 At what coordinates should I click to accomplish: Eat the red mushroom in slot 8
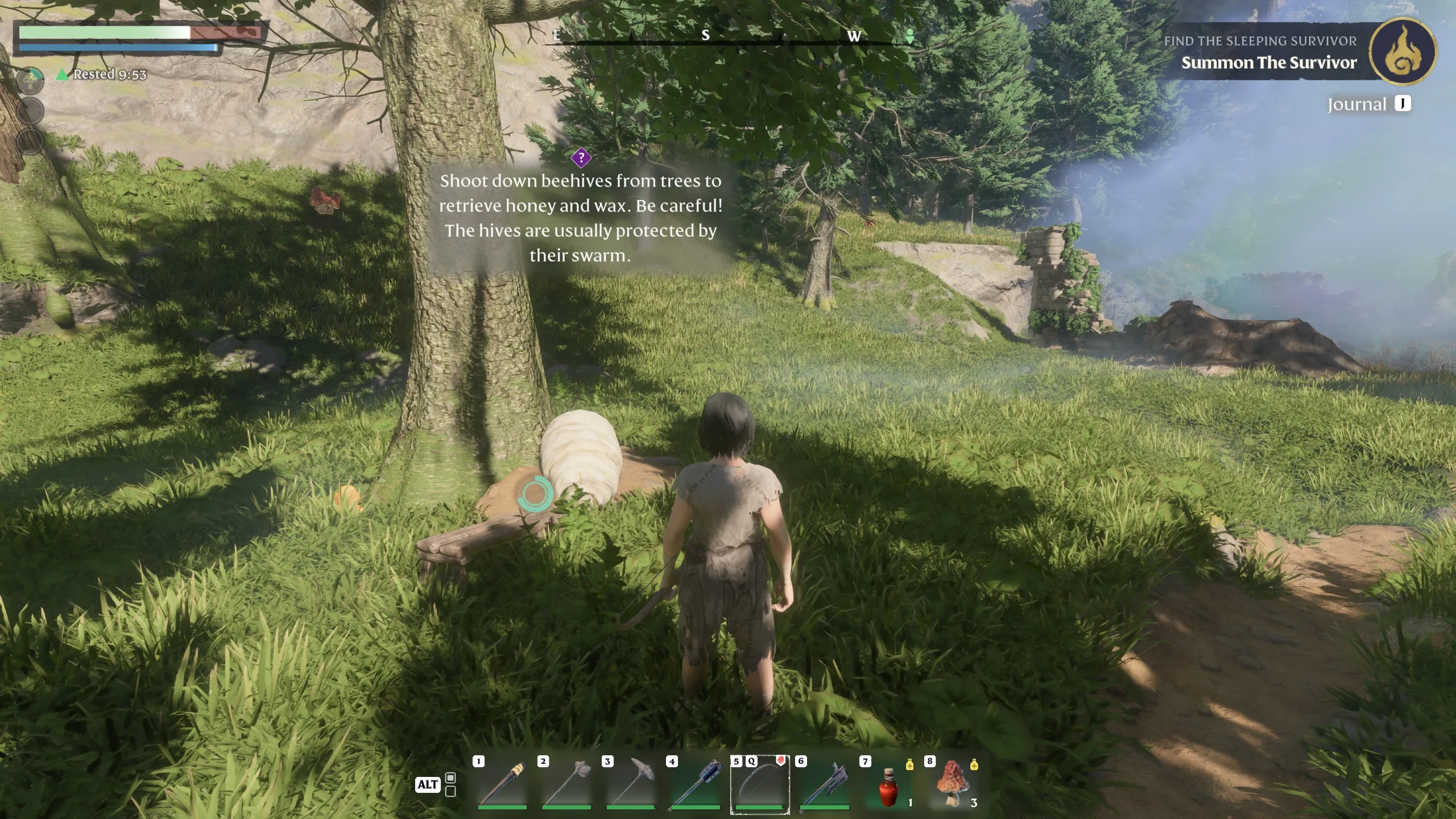point(953,785)
